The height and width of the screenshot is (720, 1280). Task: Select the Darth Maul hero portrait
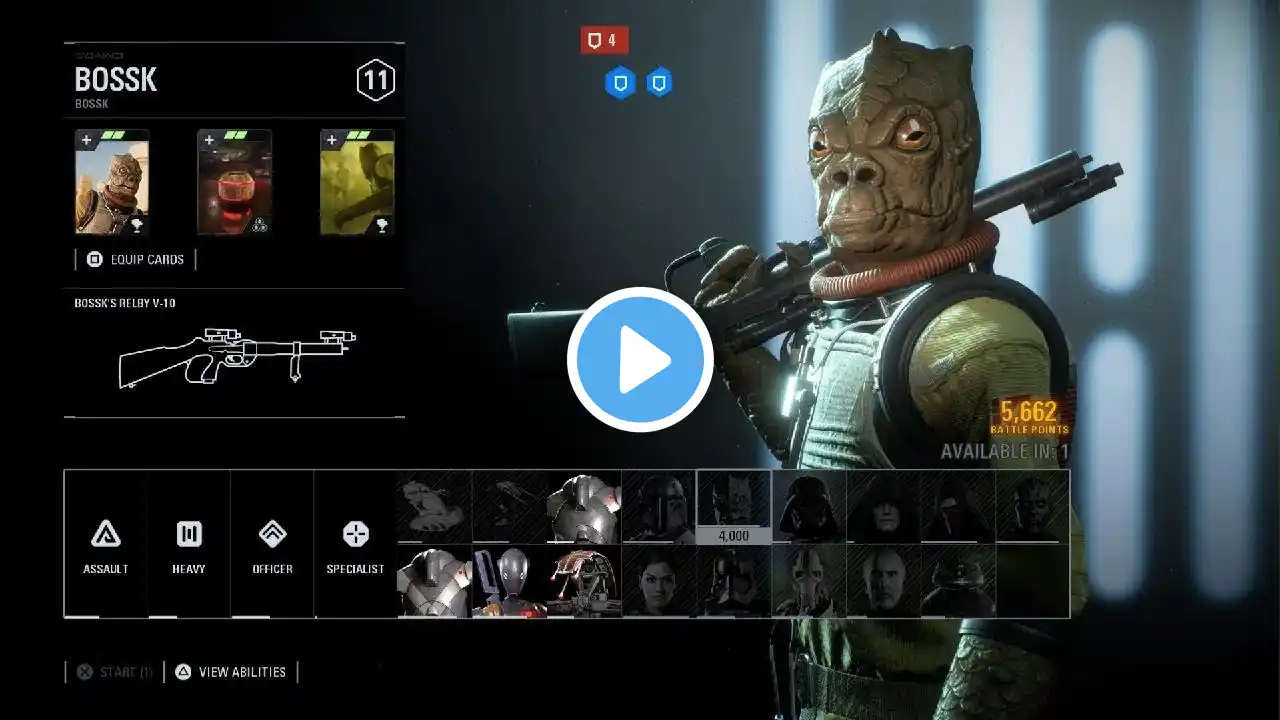[x=1032, y=507]
